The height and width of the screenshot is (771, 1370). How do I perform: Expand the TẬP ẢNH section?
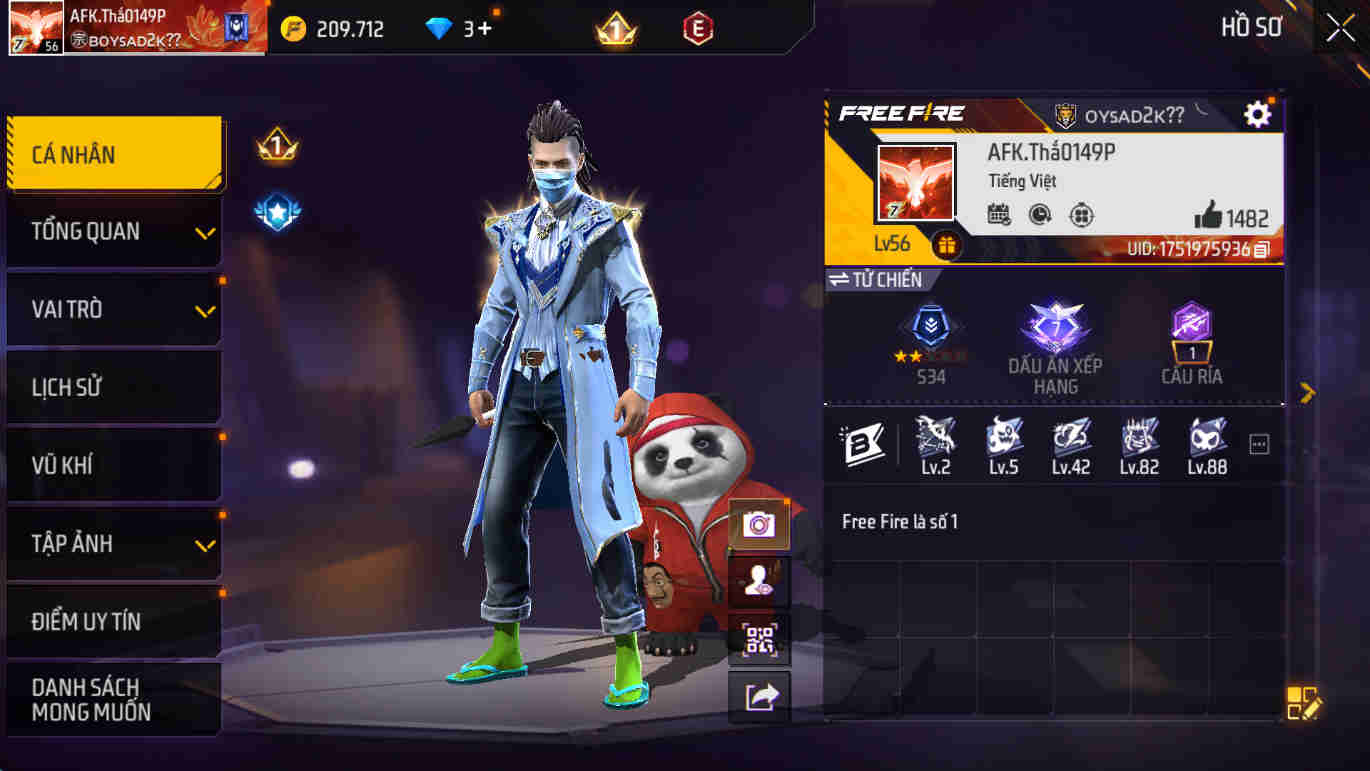[x=112, y=543]
